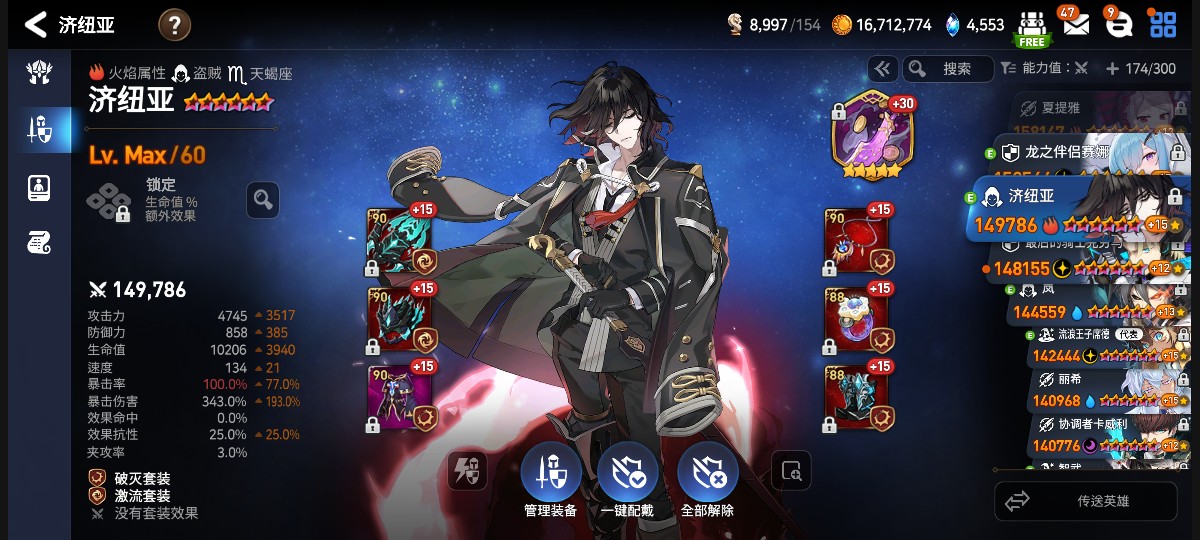Open the mail inbox envelope icon
This screenshot has width=1200, height=540.
[x=1076, y=25]
